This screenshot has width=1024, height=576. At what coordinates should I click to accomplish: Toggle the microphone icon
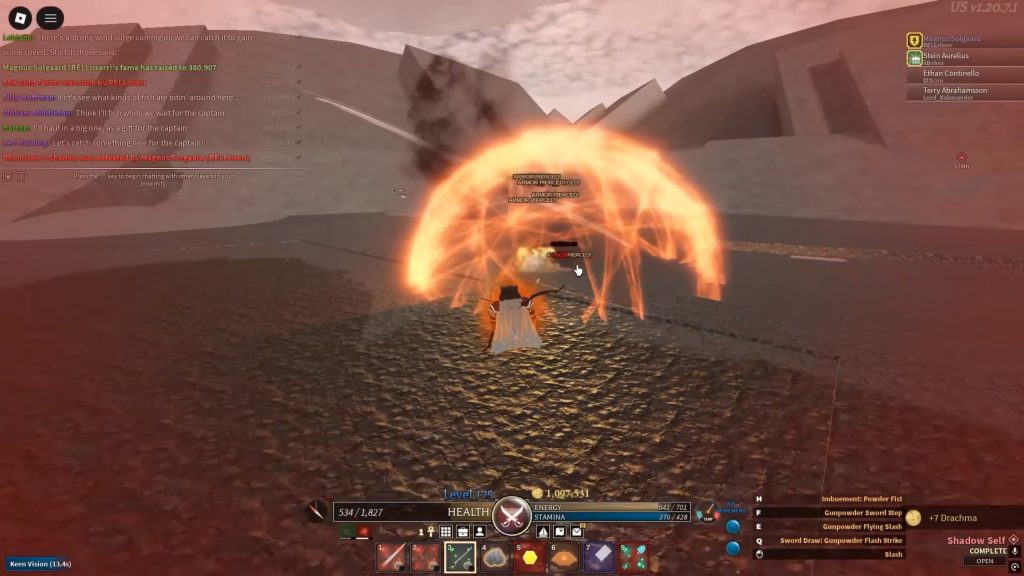1014,550
